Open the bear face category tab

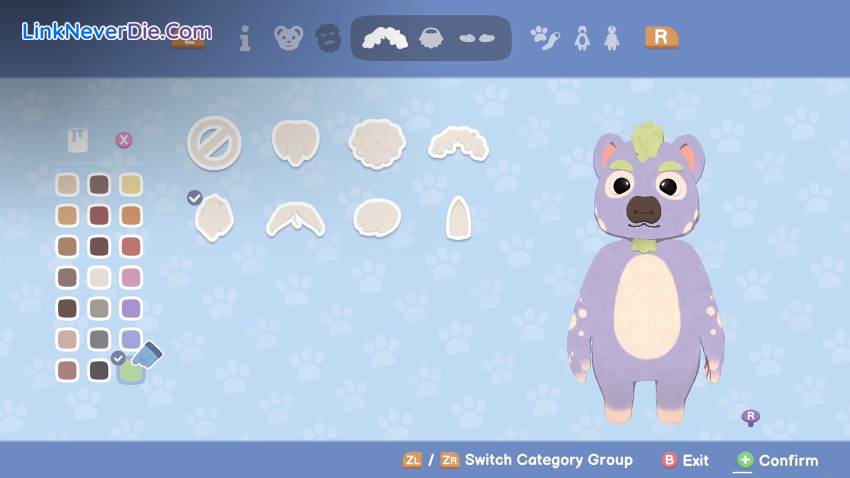pyautogui.click(x=288, y=38)
